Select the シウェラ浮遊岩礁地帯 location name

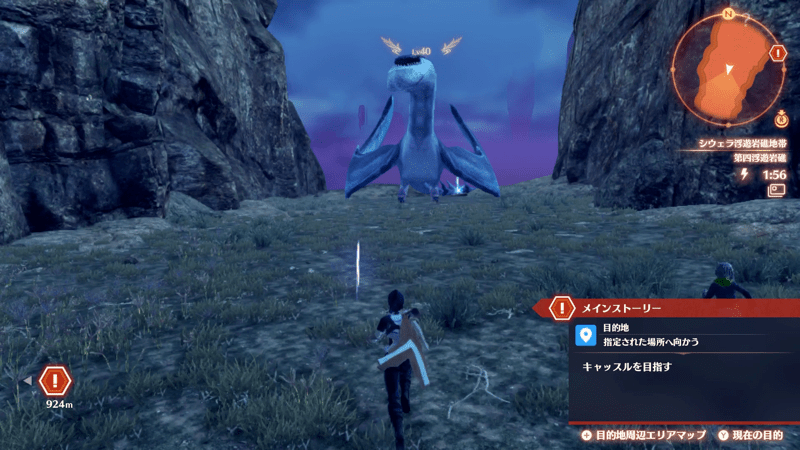point(738,143)
